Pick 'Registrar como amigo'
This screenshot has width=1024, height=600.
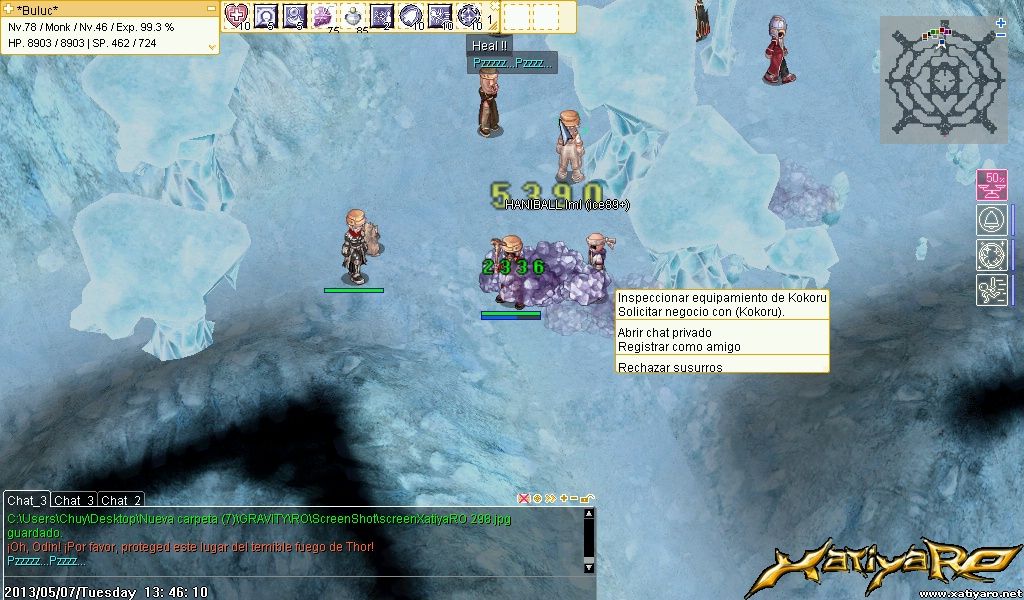click(679, 347)
